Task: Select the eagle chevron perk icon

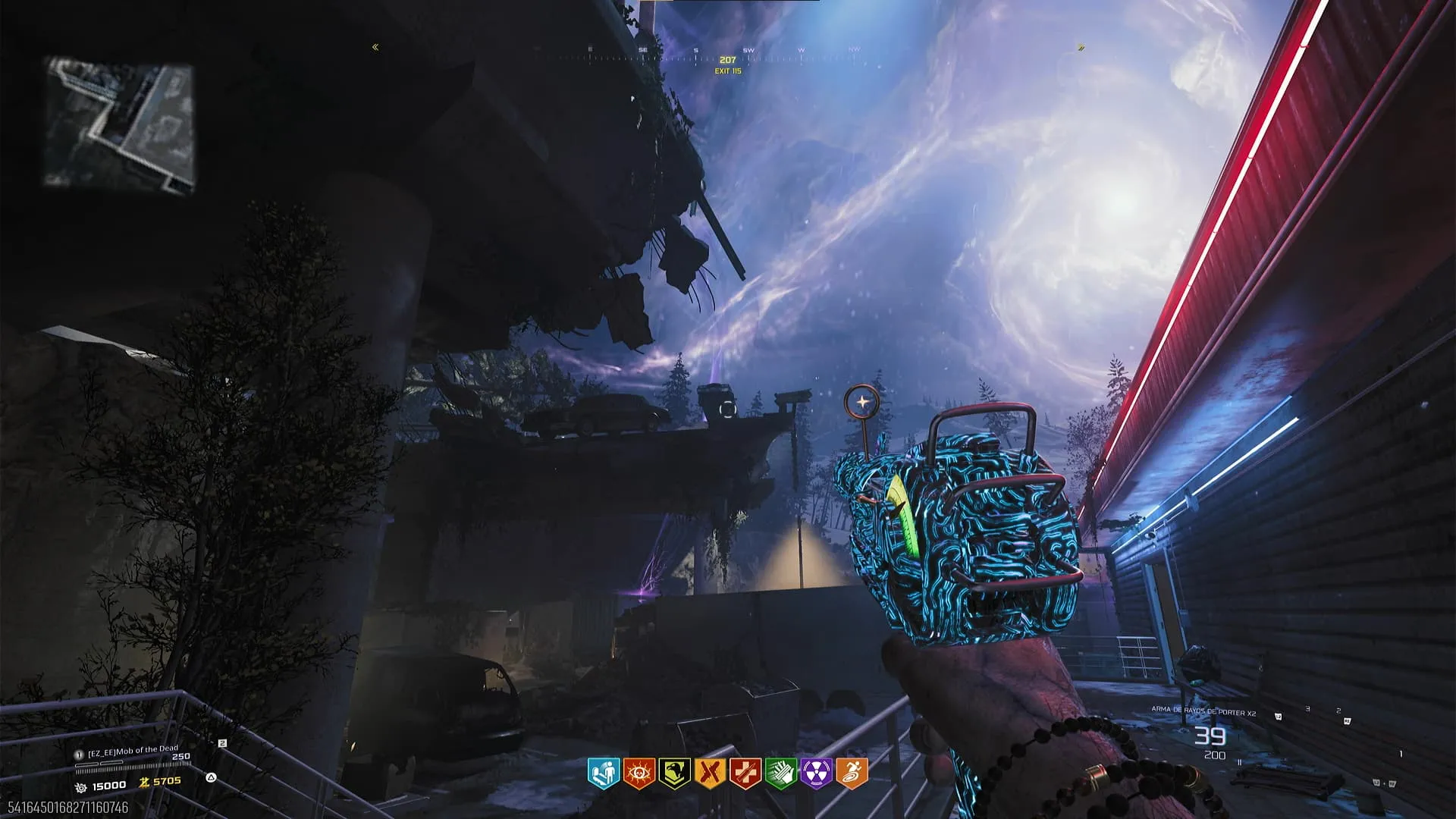Action: [x=674, y=773]
